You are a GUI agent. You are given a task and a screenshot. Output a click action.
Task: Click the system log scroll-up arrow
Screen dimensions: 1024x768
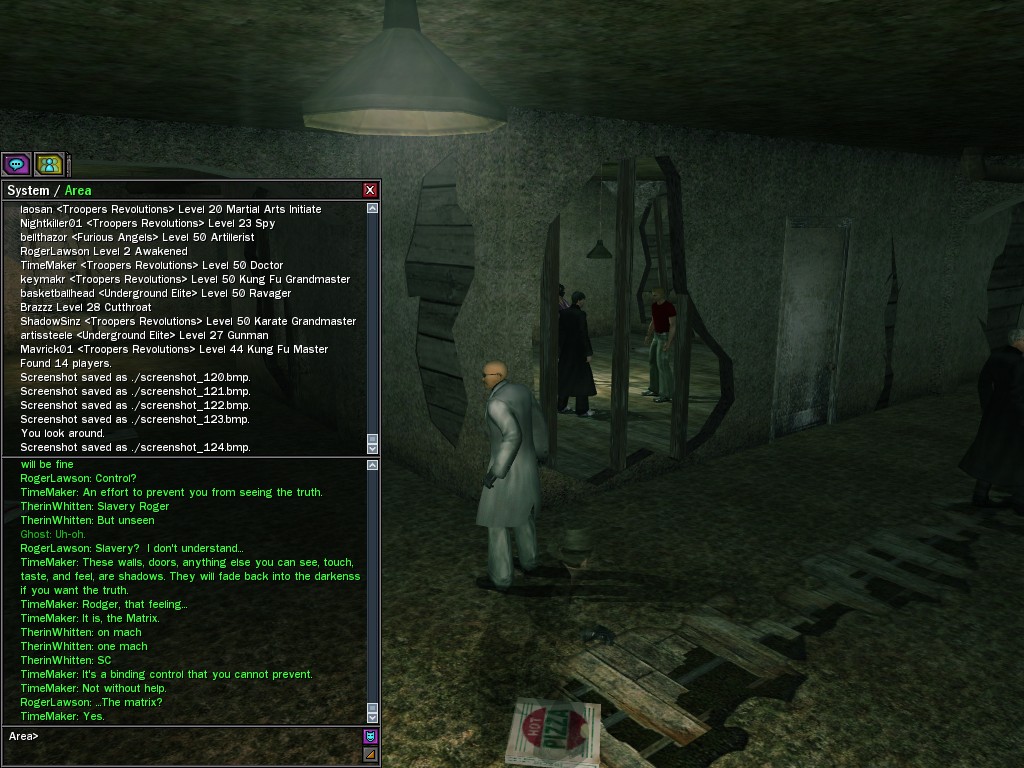[373, 208]
